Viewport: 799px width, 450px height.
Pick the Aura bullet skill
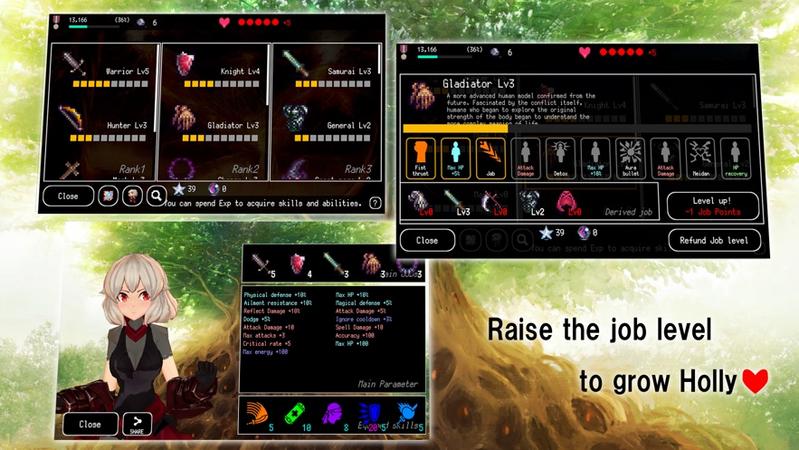632,159
